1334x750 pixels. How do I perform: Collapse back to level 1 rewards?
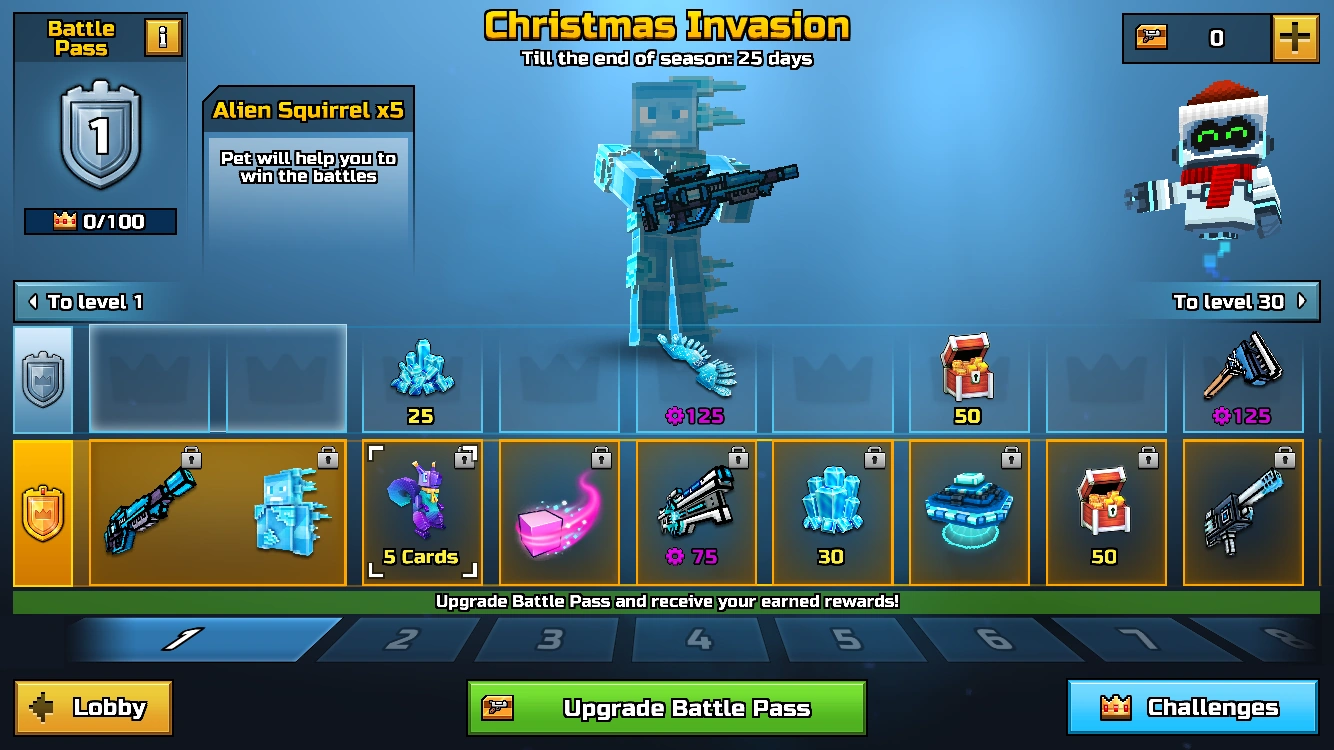coord(90,302)
